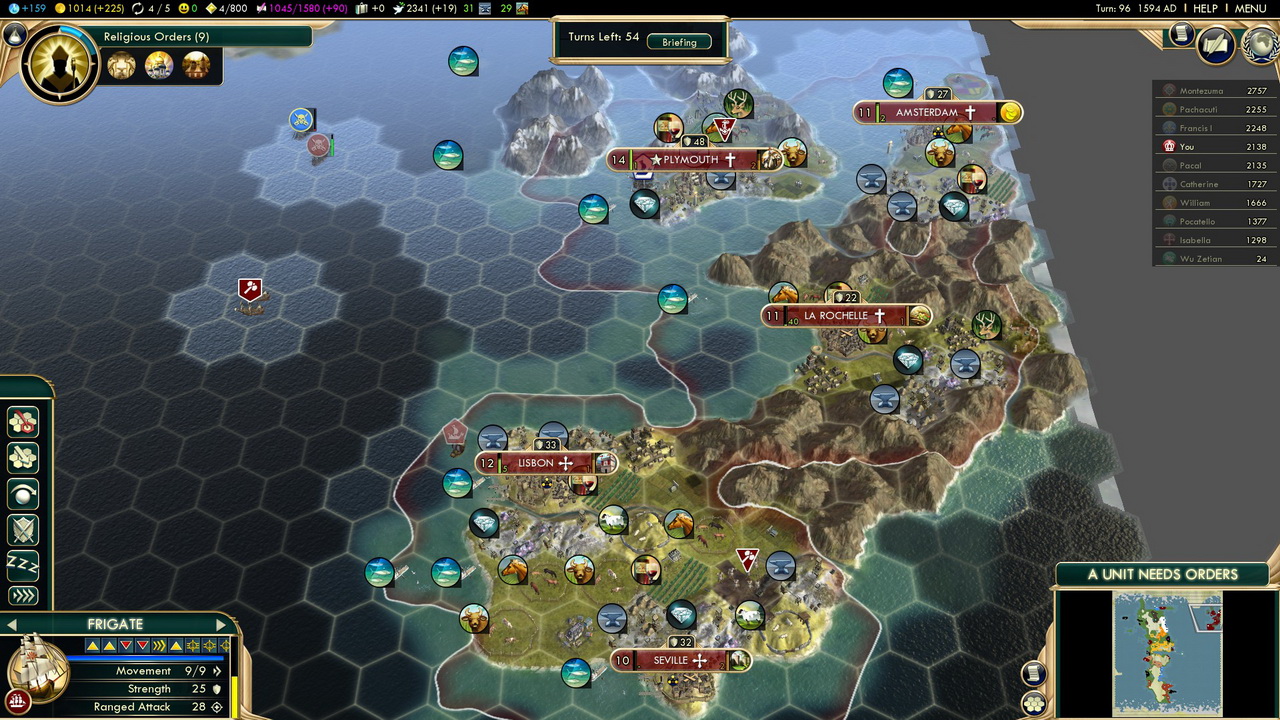The height and width of the screenshot is (720, 1280).
Task: Open the game MENU
Action: coord(1250,9)
